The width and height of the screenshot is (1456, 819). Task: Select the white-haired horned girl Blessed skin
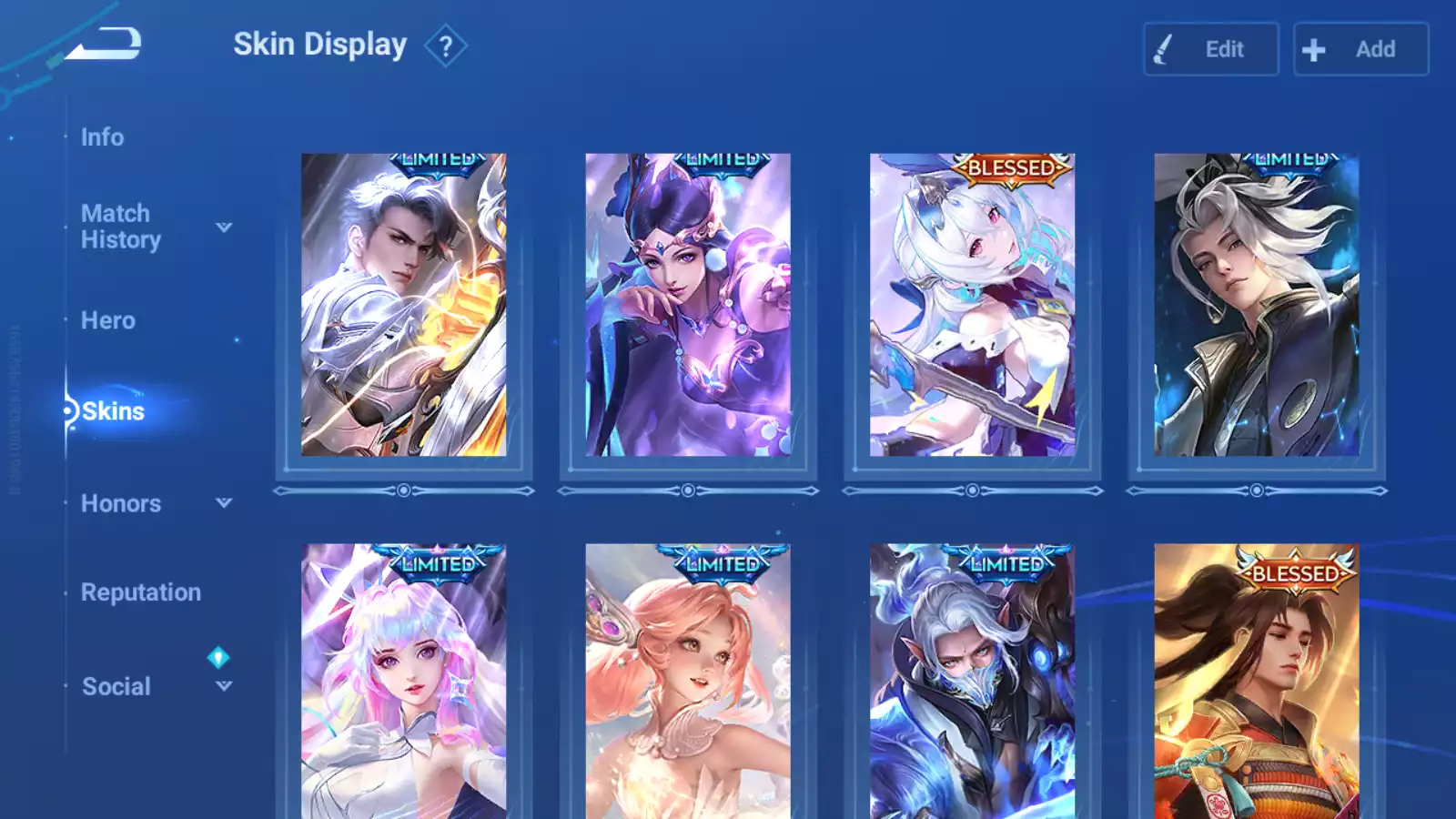click(x=972, y=305)
